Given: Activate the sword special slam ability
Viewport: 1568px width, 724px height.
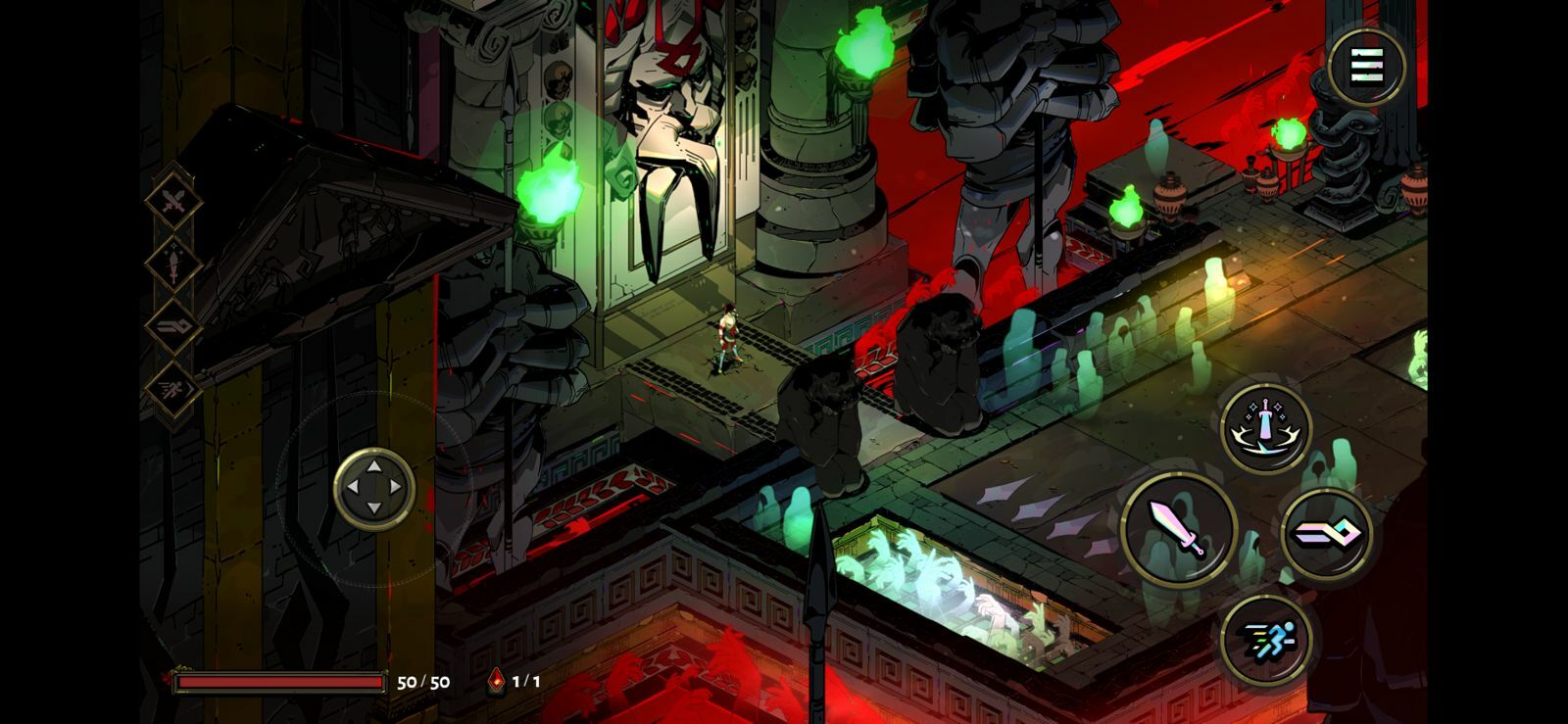Looking at the screenshot, I should (x=1267, y=428).
